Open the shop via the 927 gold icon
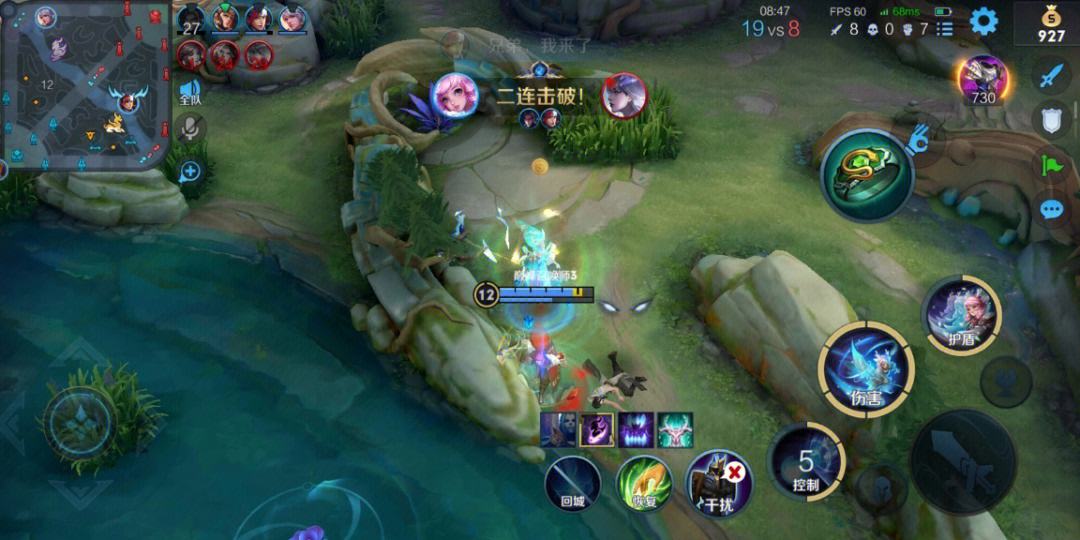 1051,24
